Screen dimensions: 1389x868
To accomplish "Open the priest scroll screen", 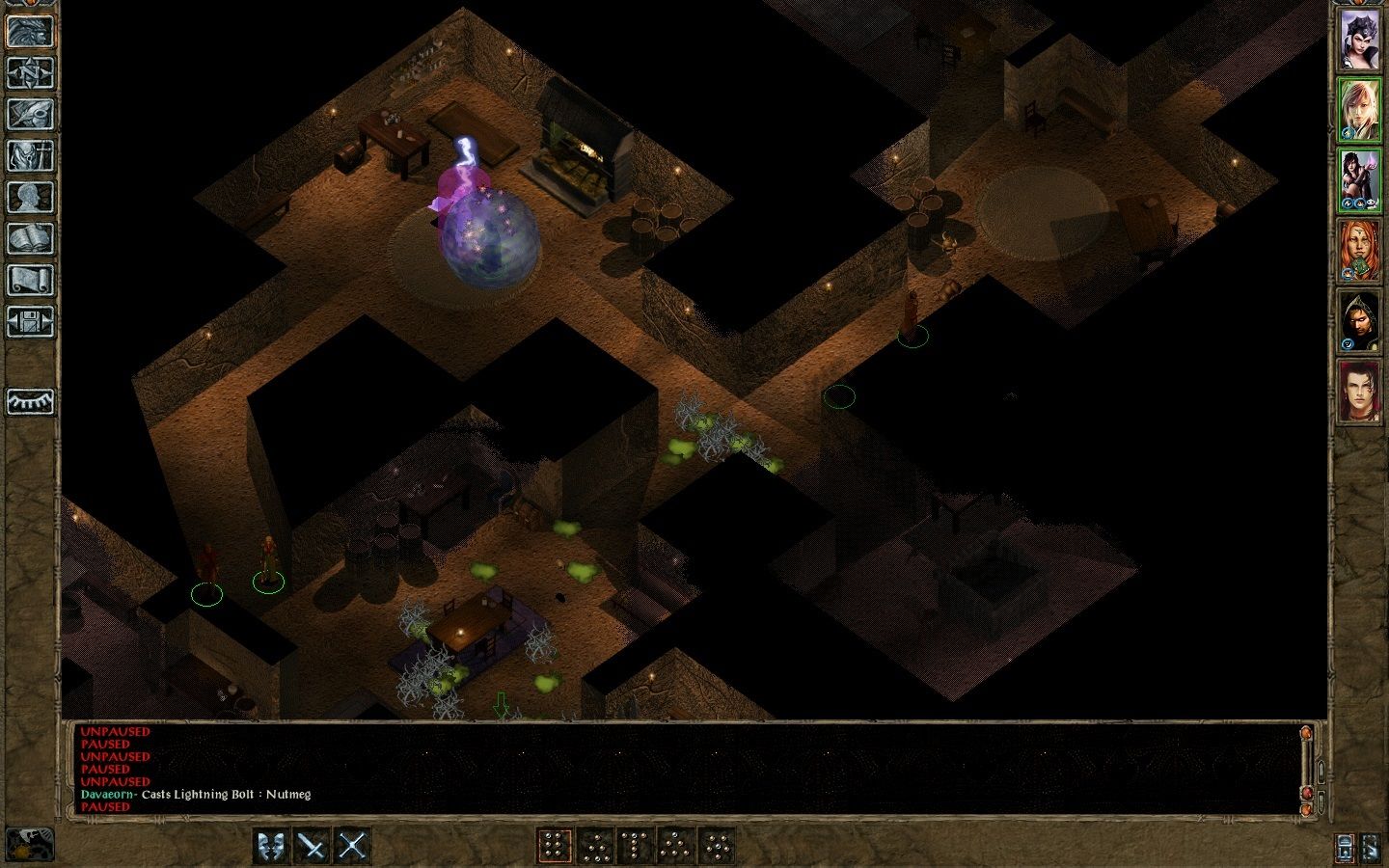I will pos(30,280).
